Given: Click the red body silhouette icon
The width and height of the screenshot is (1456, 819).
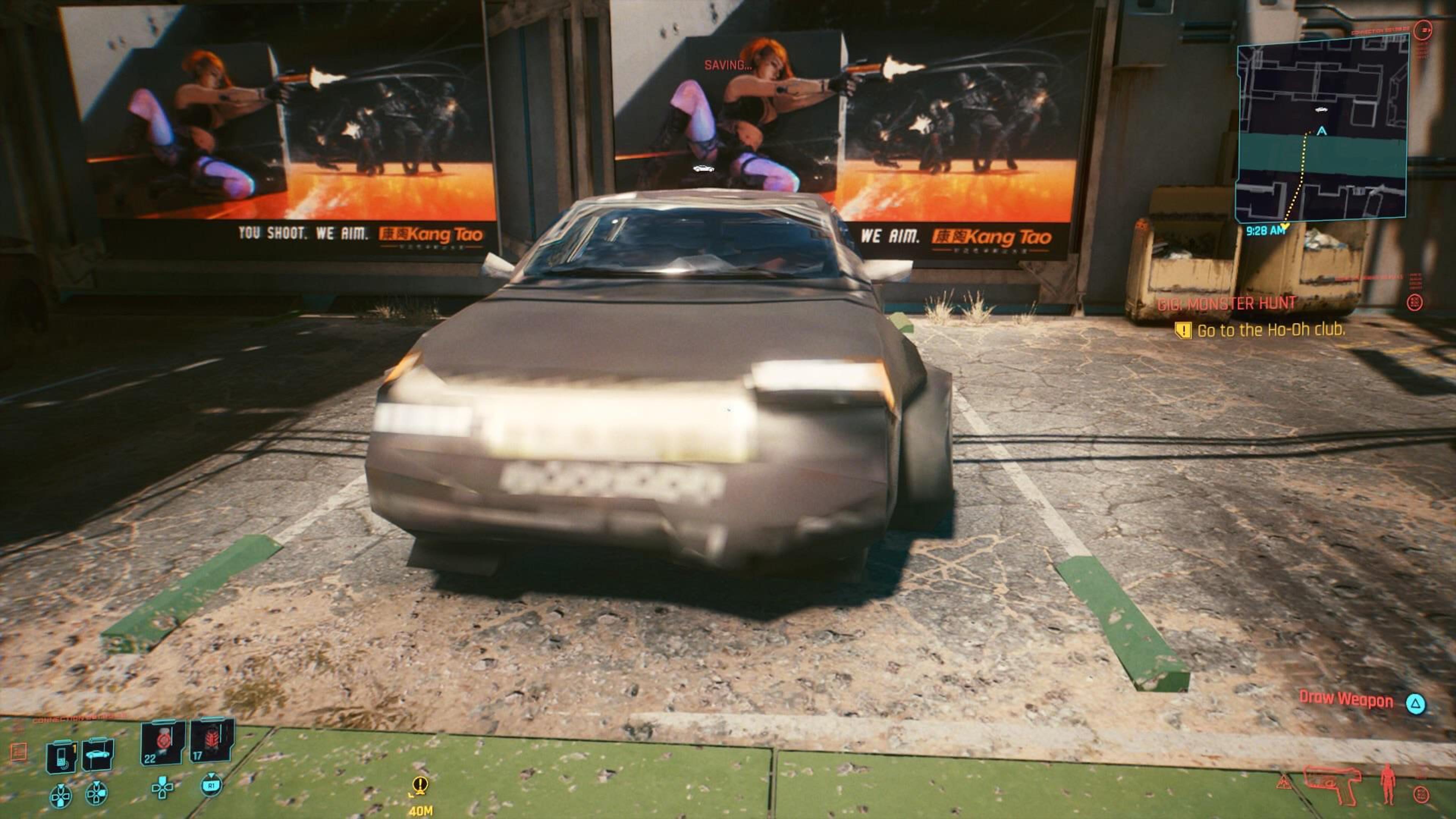Looking at the screenshot, I should pyautogui.click(x=1387, y=784).
